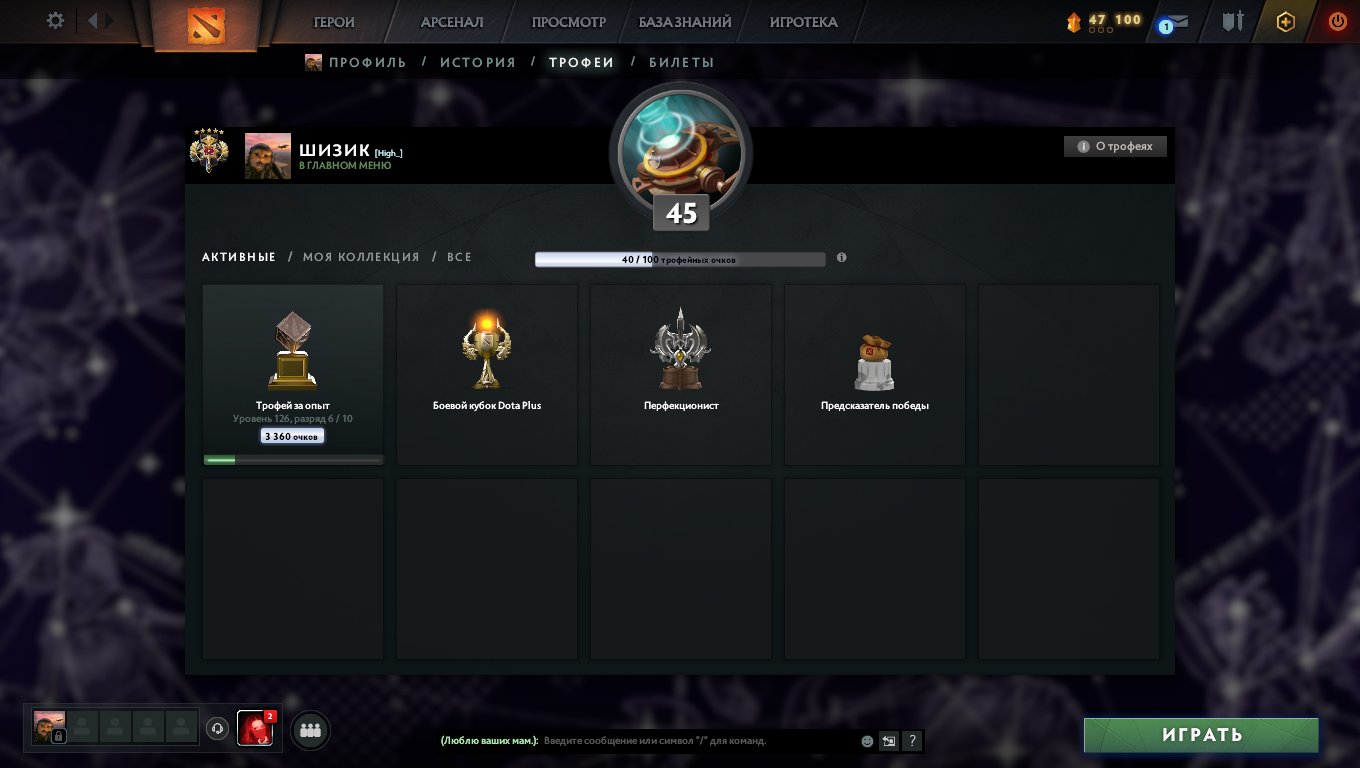This screenshot has height=768, width=1360.
Task: Open the settings gear icon
Action: click(57, 20)
